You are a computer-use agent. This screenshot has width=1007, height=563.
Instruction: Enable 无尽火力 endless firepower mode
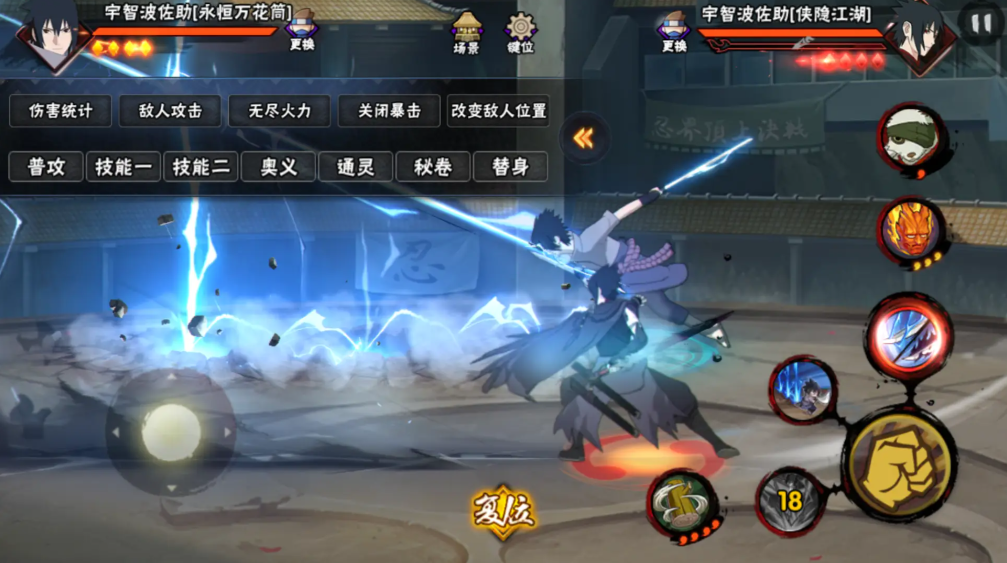click(x=279, y=111)
